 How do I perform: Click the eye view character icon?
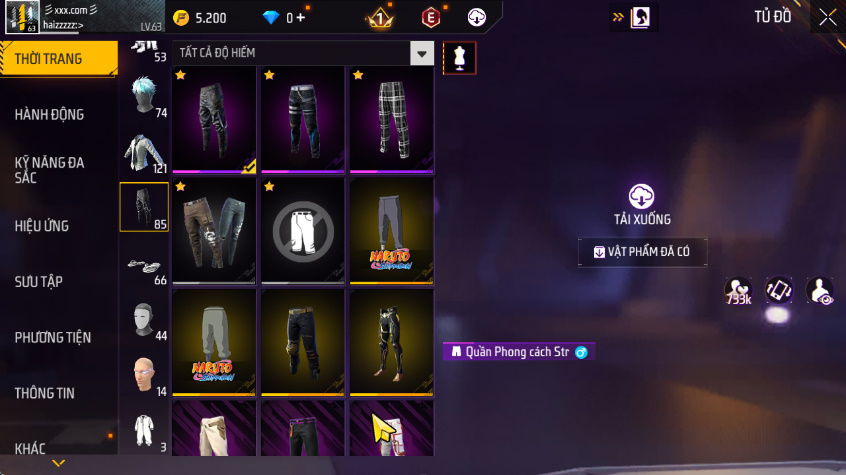820,292
